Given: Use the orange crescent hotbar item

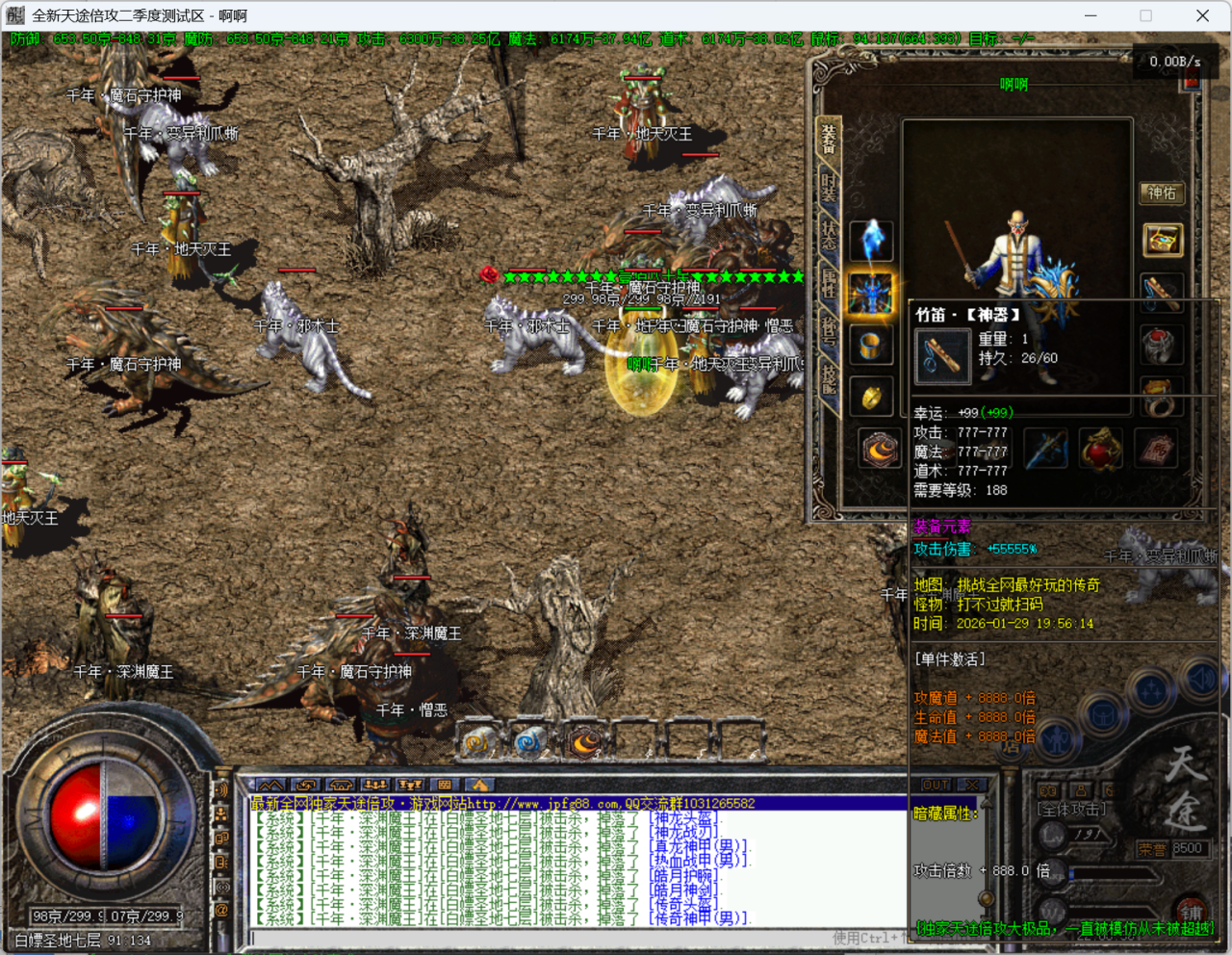Looking at the screenshot, I should click(585, 742).
